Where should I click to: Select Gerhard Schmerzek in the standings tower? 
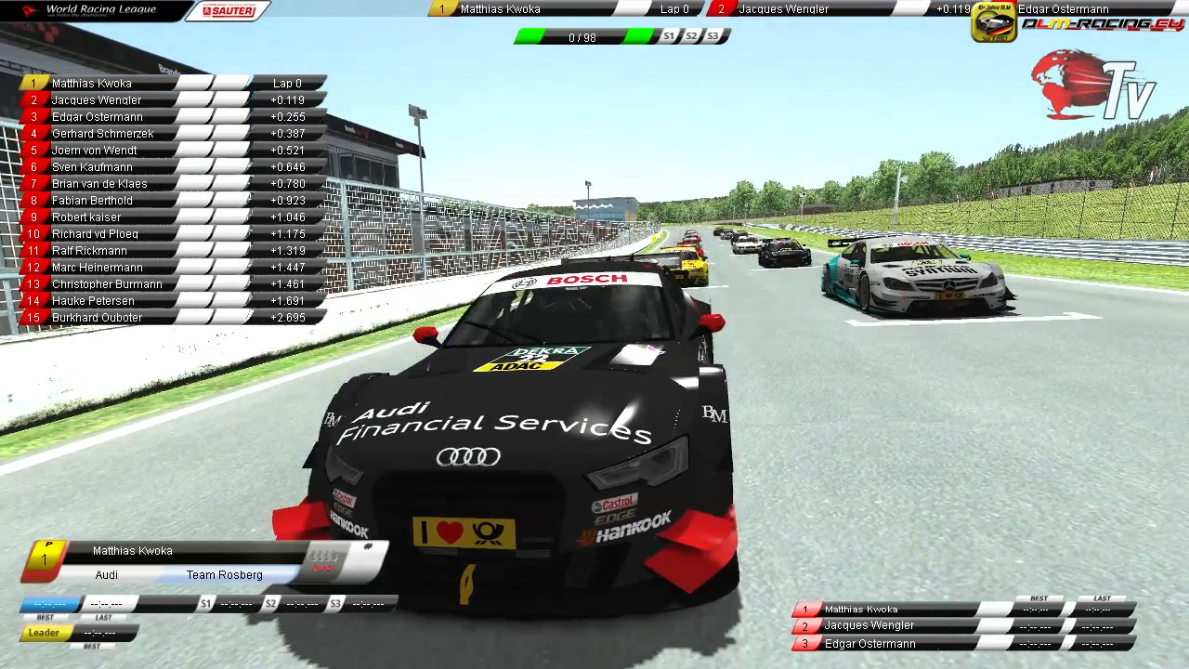[x=103, y=134]
